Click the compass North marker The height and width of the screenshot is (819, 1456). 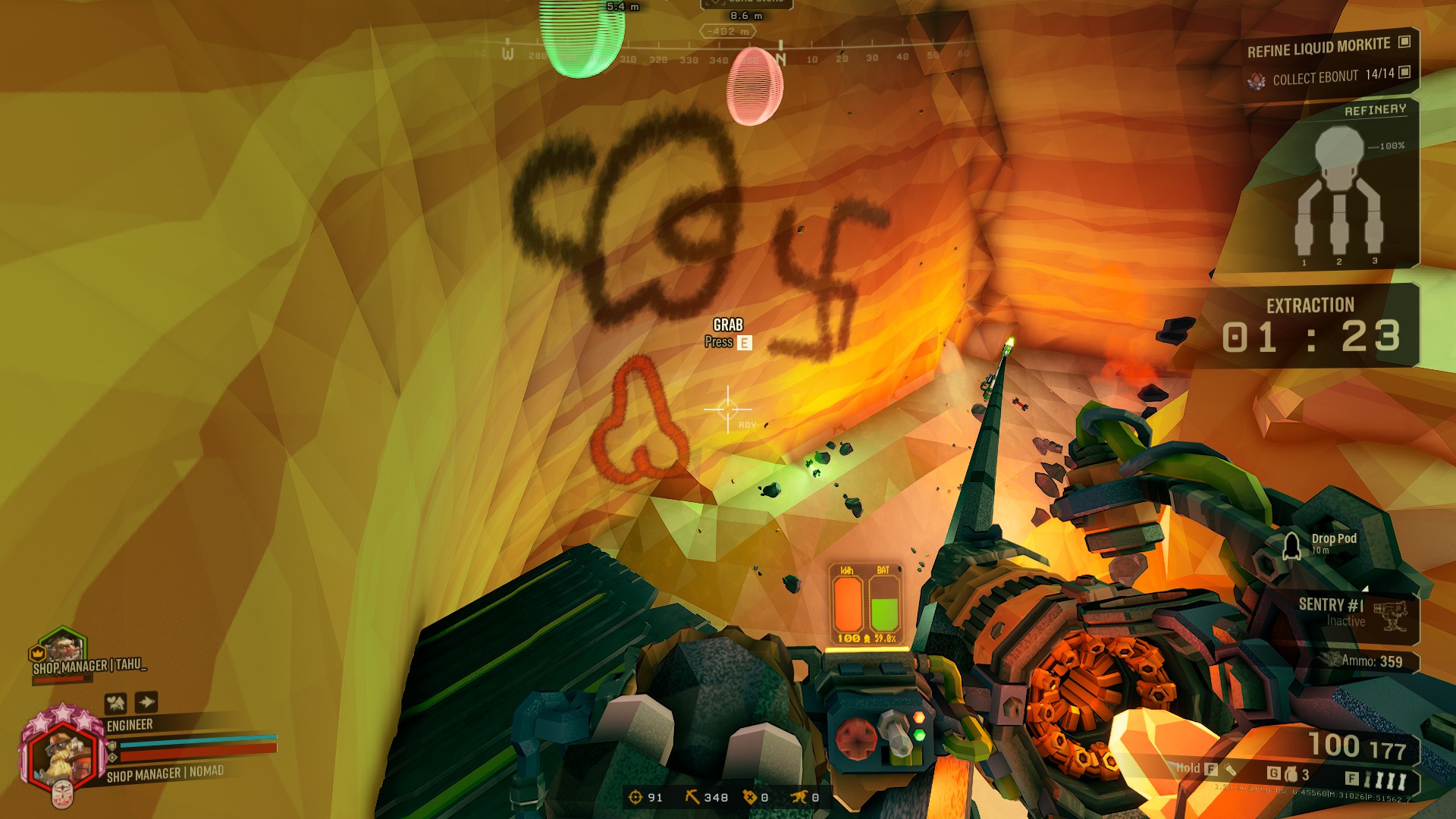[x=781, y=58]
